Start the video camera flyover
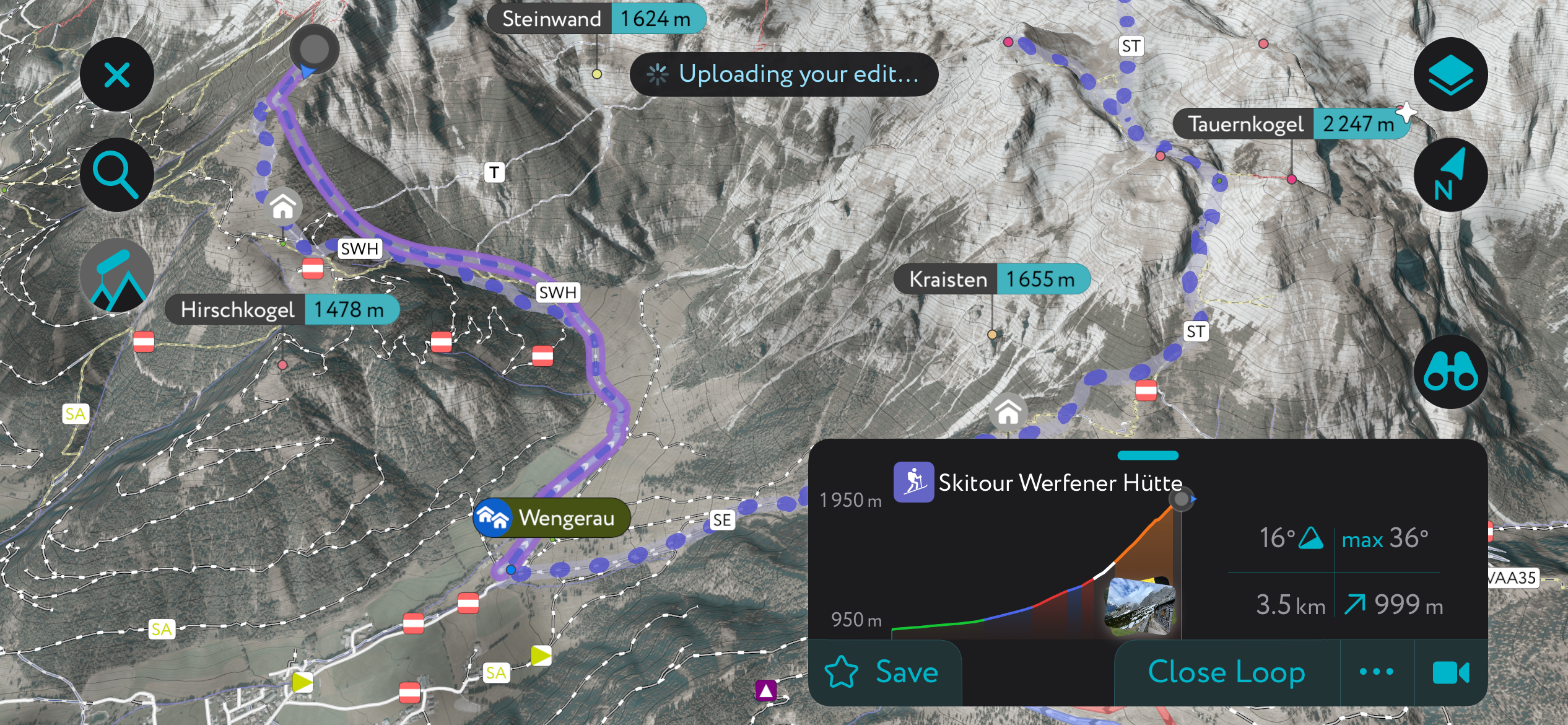Image resolution: width=1568 pixels, height=725 pixels. pyautogui.click(x=1450, y=672)
